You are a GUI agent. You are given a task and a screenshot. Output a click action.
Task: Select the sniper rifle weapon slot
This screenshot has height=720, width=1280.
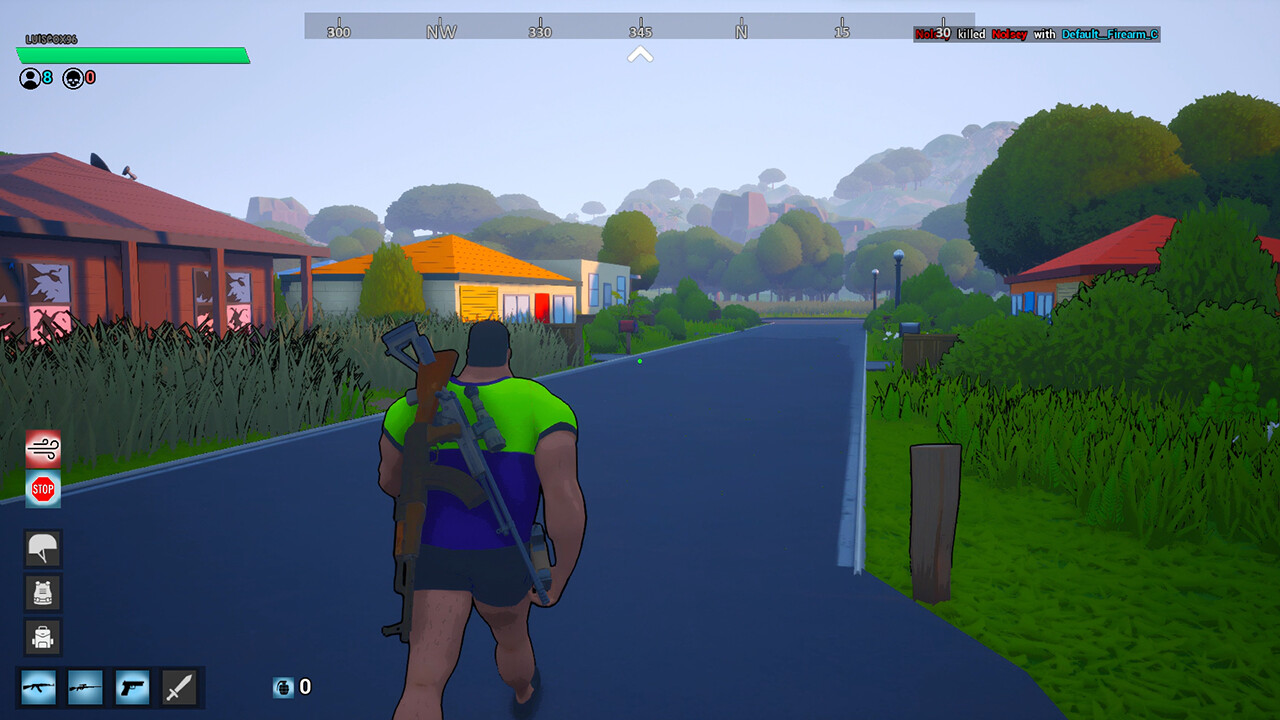[86, 687]
